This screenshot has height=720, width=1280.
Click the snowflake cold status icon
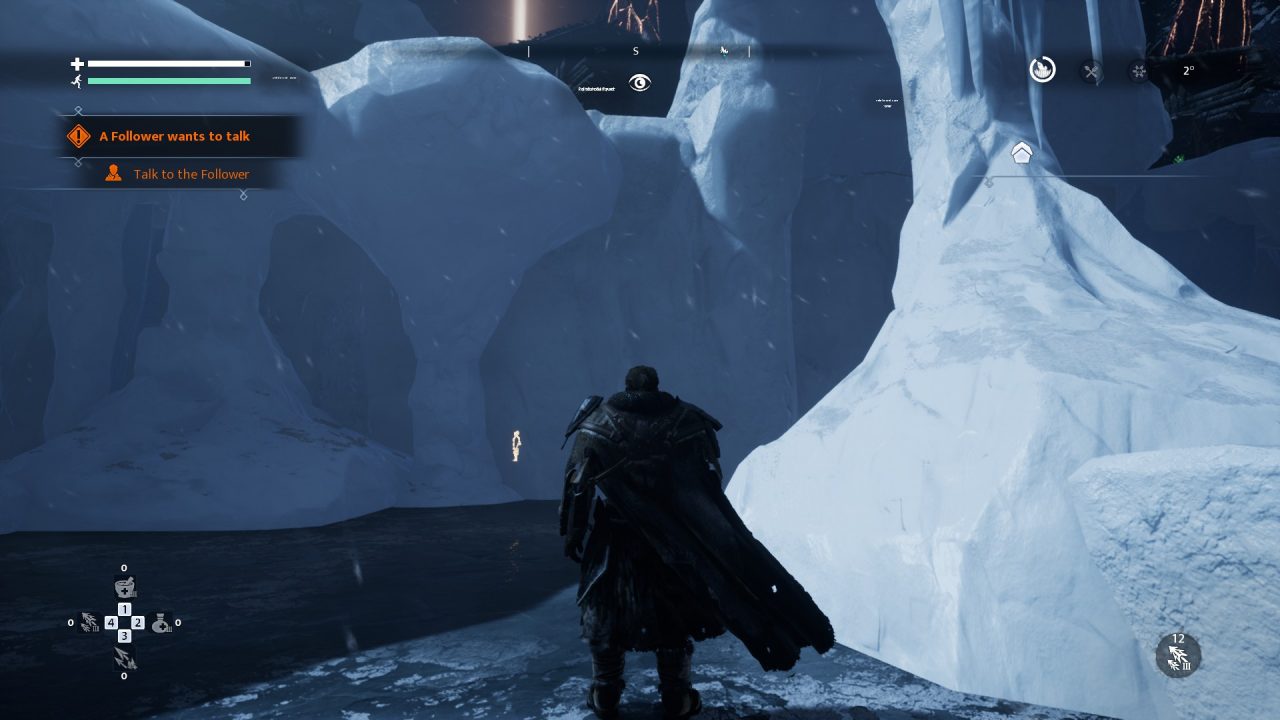1139,71
